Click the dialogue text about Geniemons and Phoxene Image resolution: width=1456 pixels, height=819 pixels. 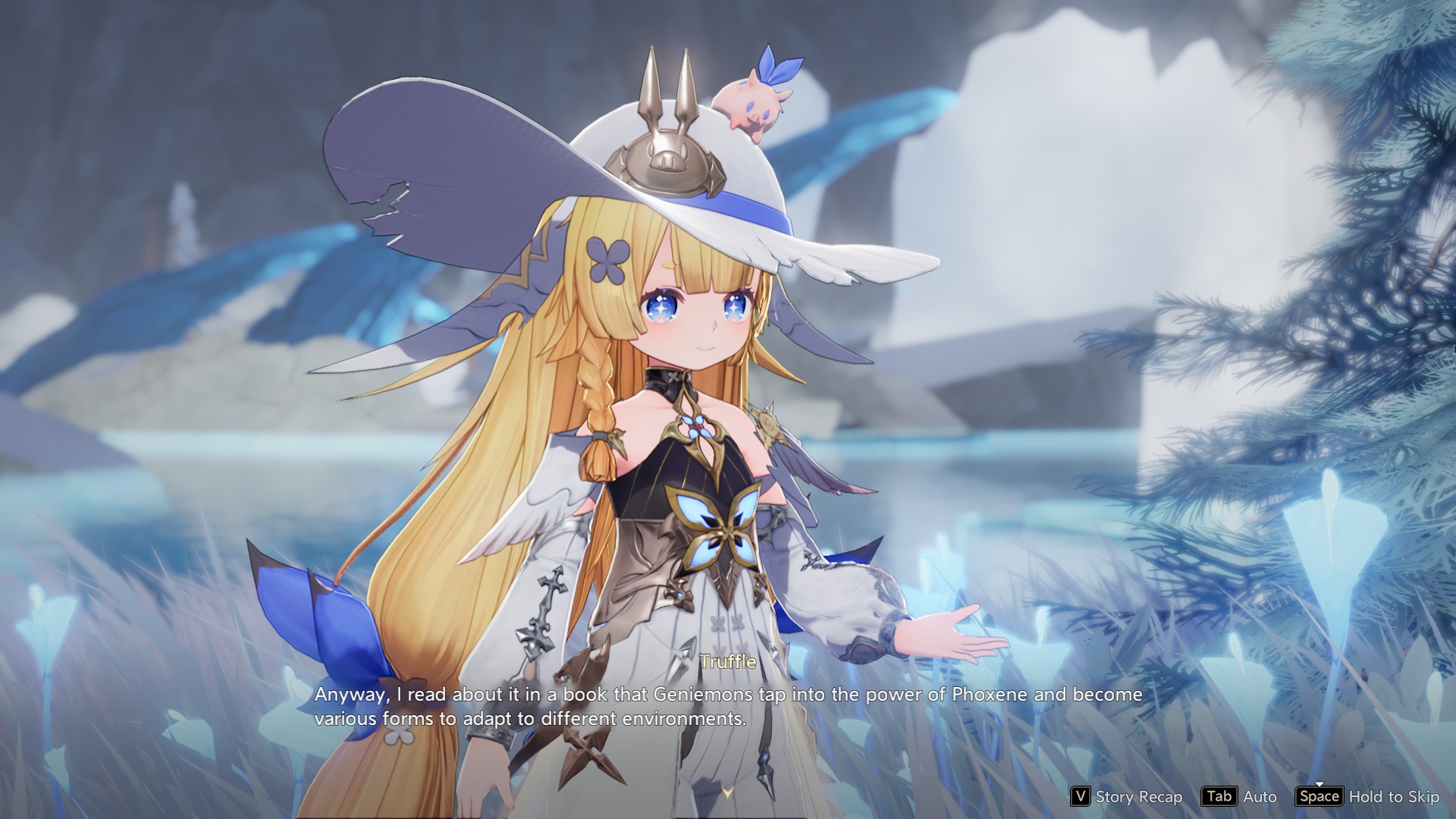727,705
